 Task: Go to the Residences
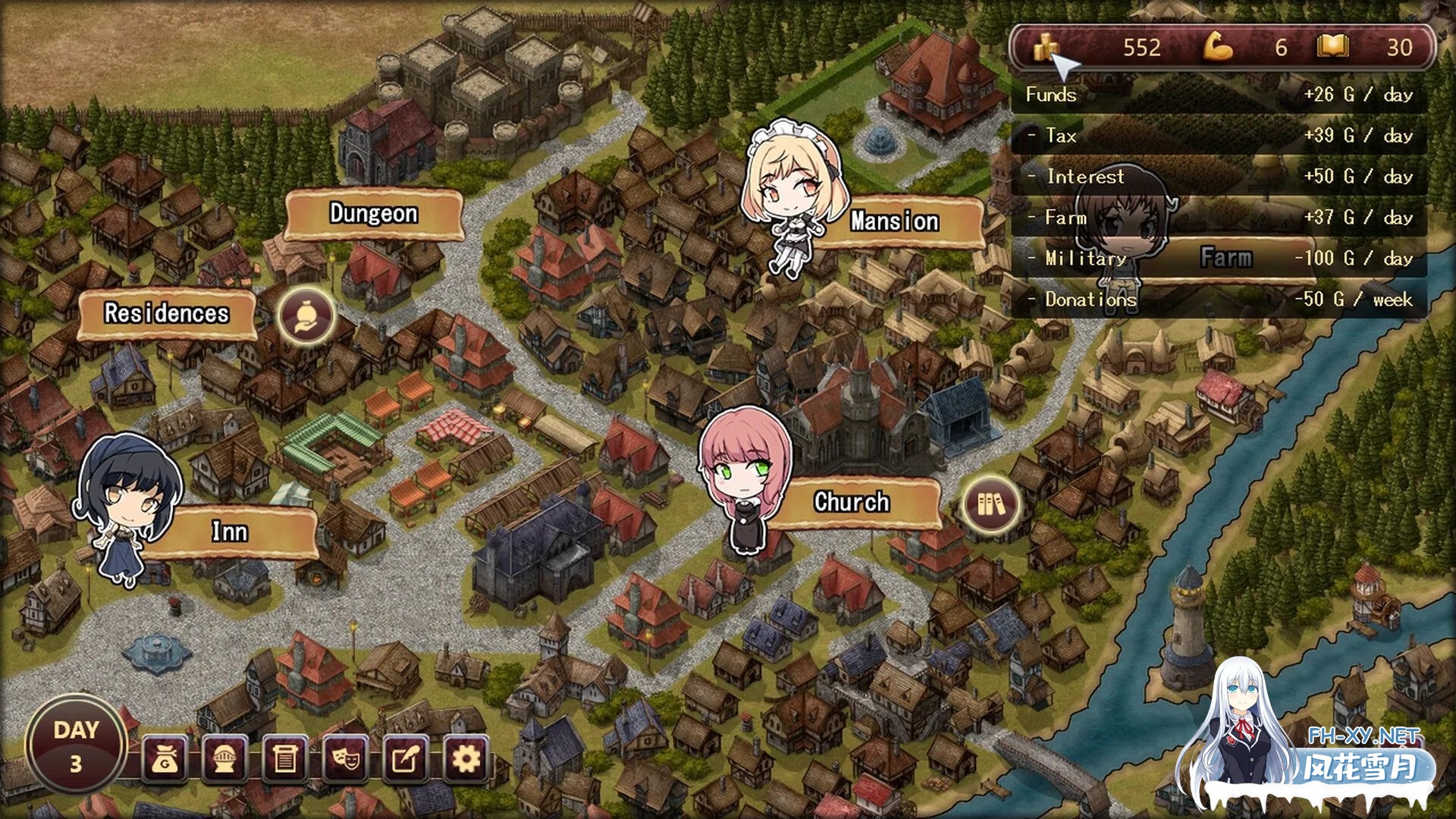coord(167,313)
